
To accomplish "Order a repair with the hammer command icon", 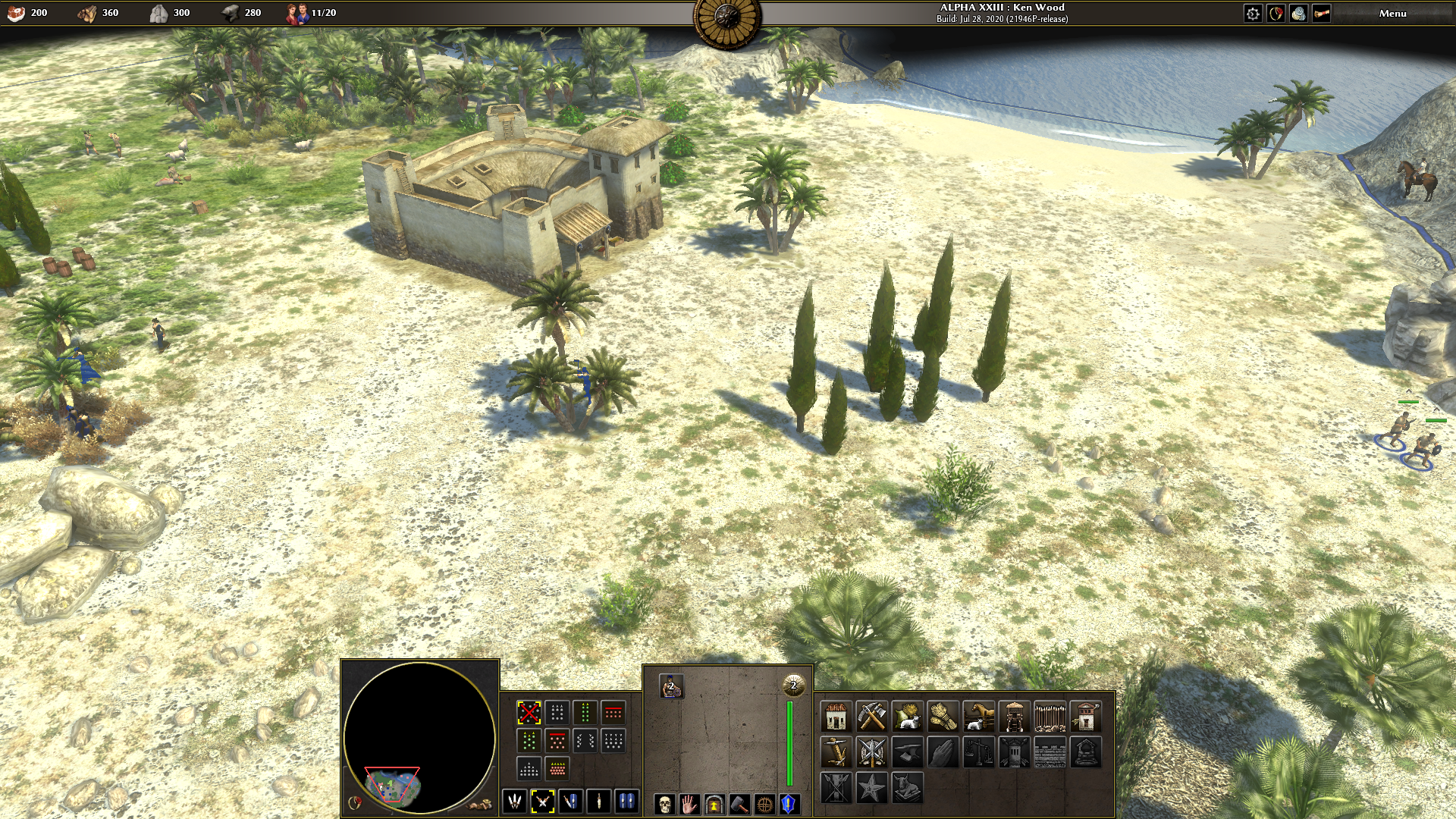I will (739, 805).
